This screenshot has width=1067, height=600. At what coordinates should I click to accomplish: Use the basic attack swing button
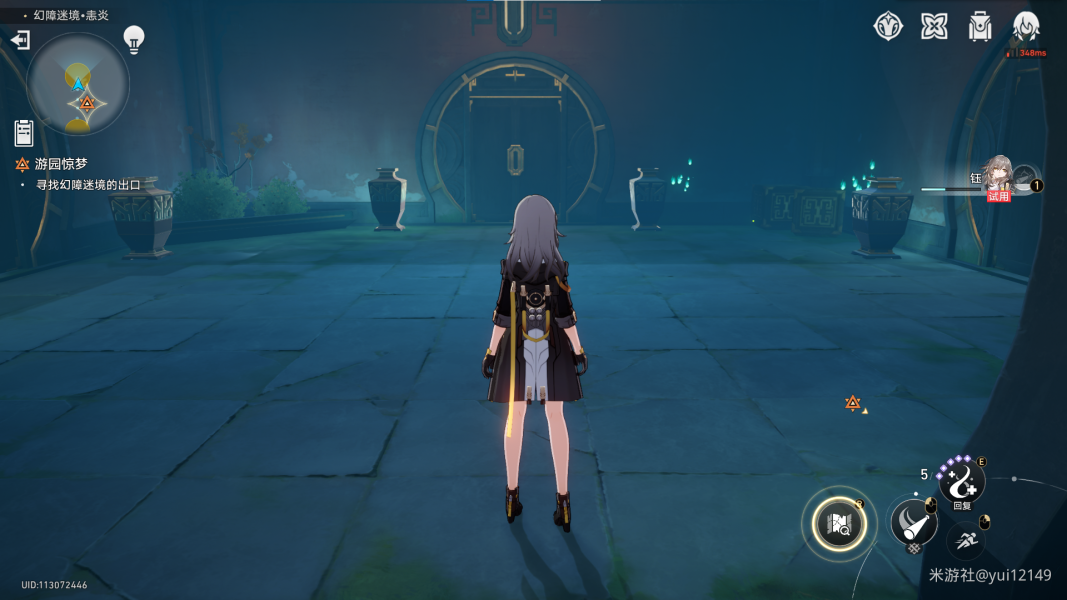pyautogui.click(x=912, y=520)
